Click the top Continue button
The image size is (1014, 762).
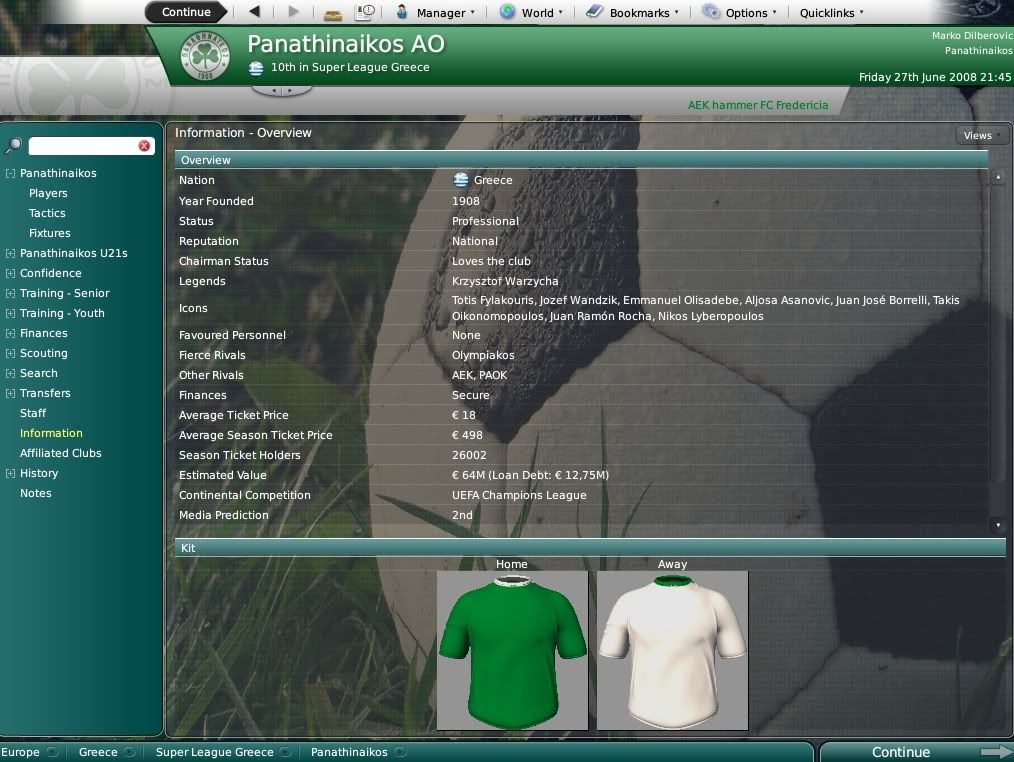click(x=186, y=12)
